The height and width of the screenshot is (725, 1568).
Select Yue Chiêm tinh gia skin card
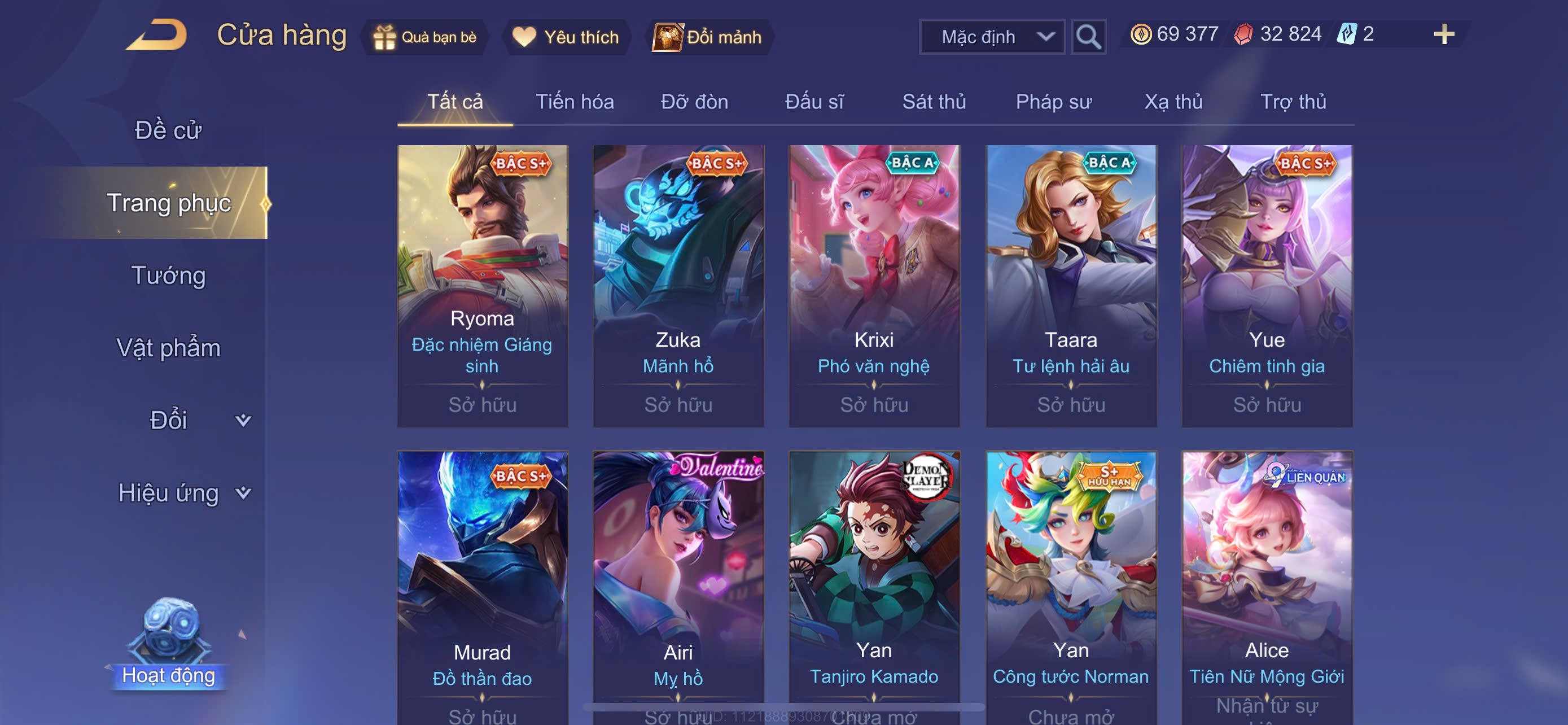pyautogui.click(x=1267, y=285)
